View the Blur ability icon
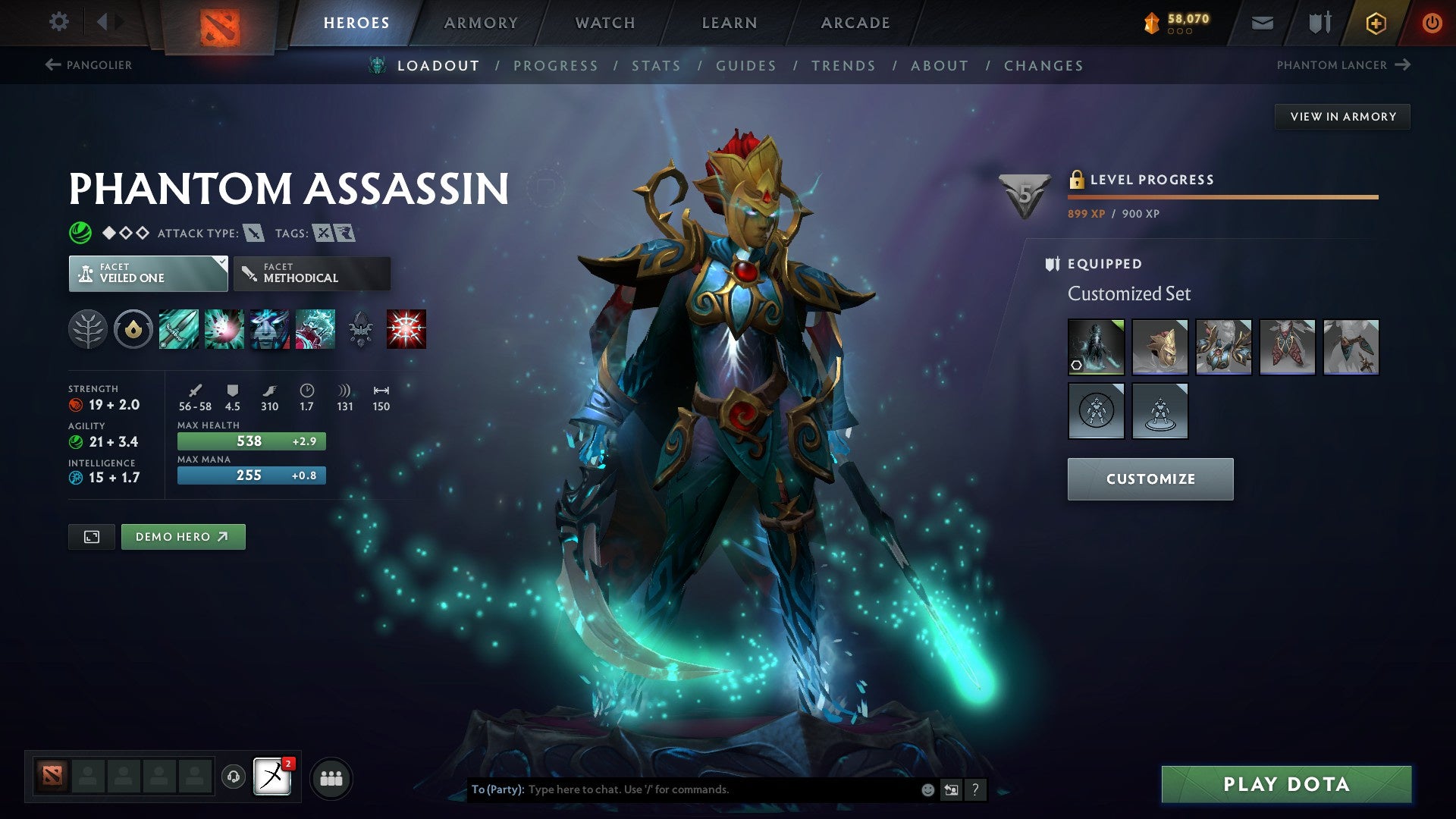This screenshot has height=819, width=1456. [x=270, y=328]
